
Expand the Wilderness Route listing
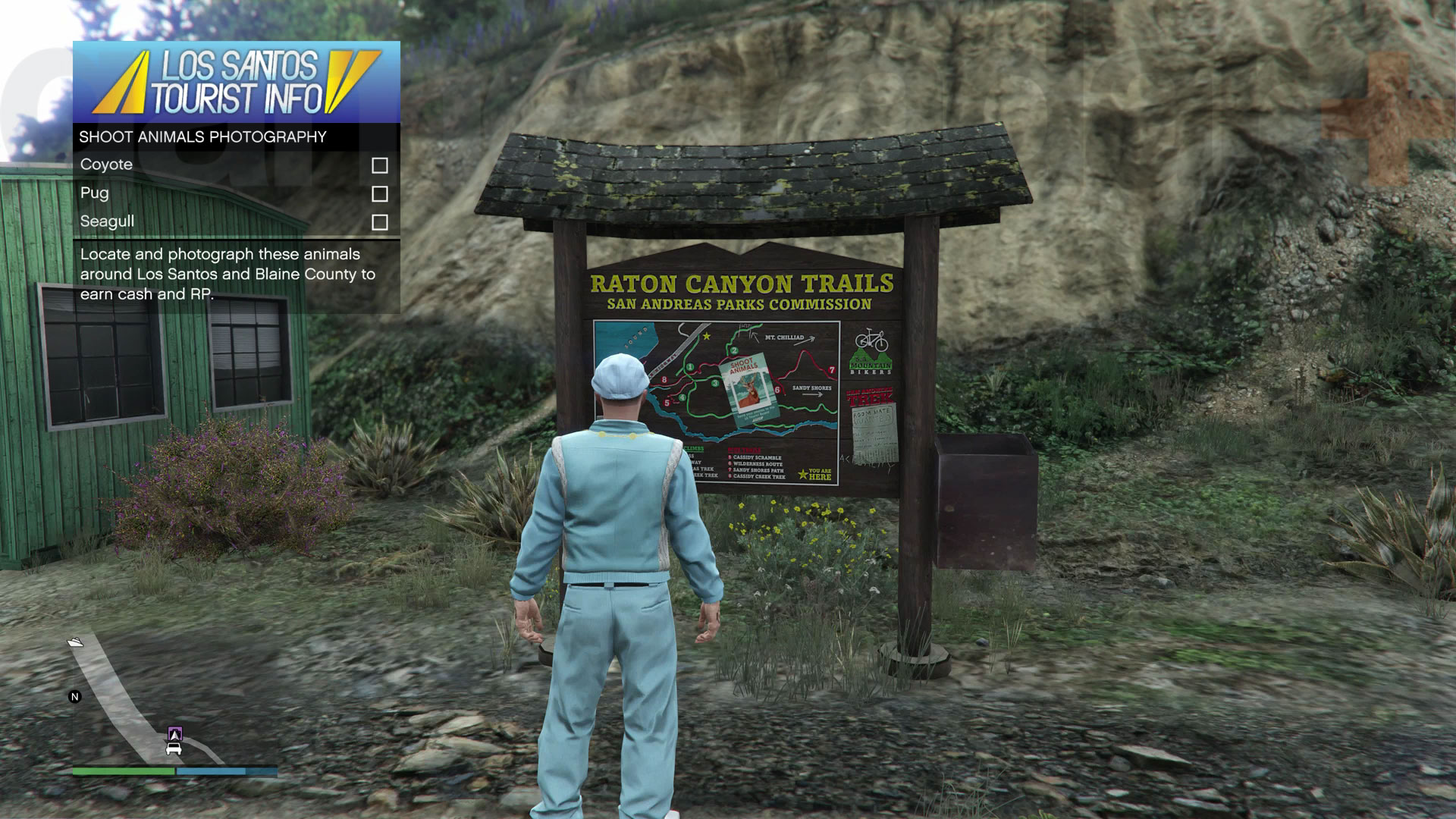[x=757, y=464]
